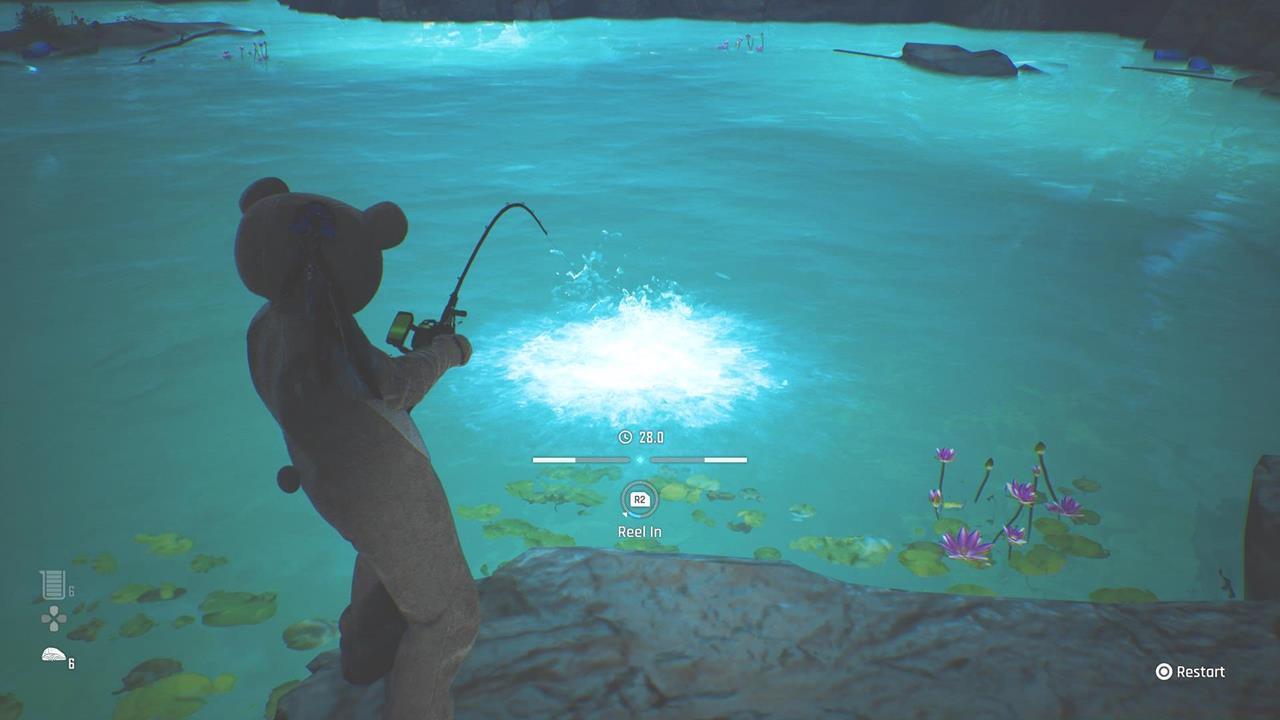Click the diamond marker between the tension bars
1280x720 pixels.
(x=639, y=459)
